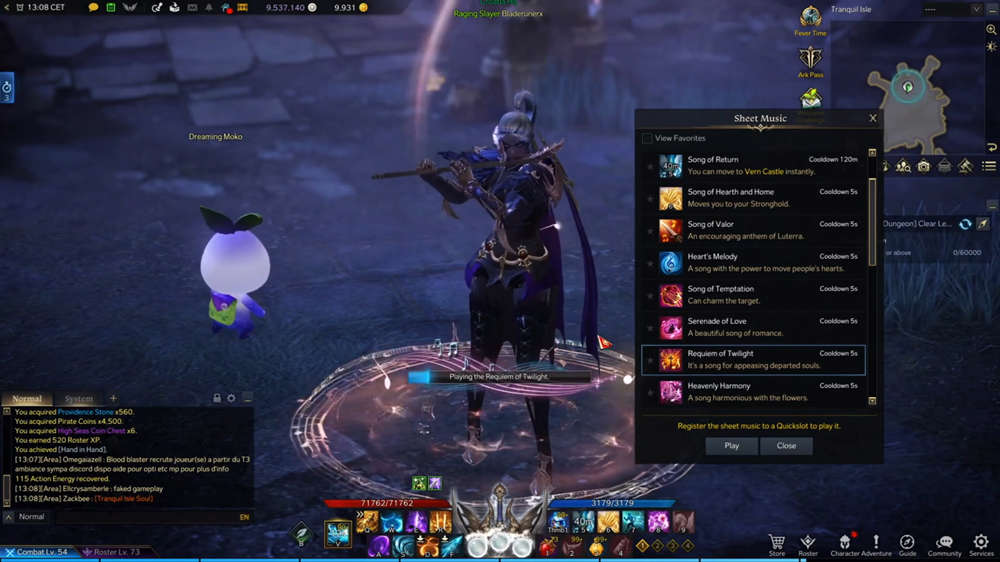Click the Close button in Sheet Music
This screenshot has width=1000, height=562.
(786, 446)
